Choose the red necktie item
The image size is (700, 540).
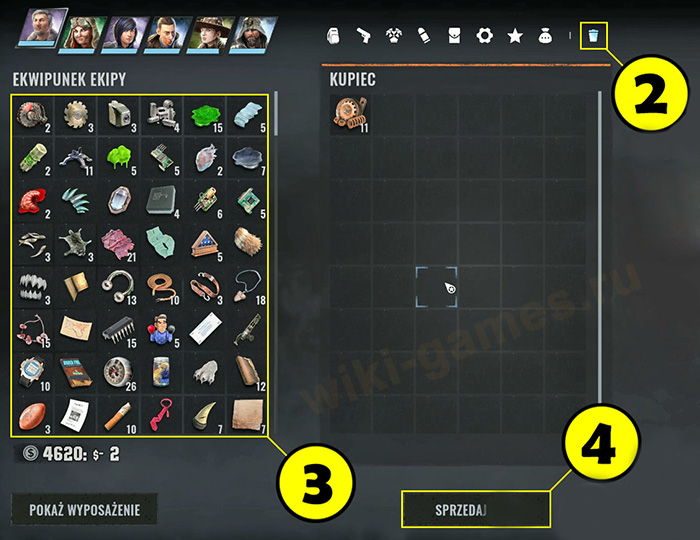click(x=161, y=414)
